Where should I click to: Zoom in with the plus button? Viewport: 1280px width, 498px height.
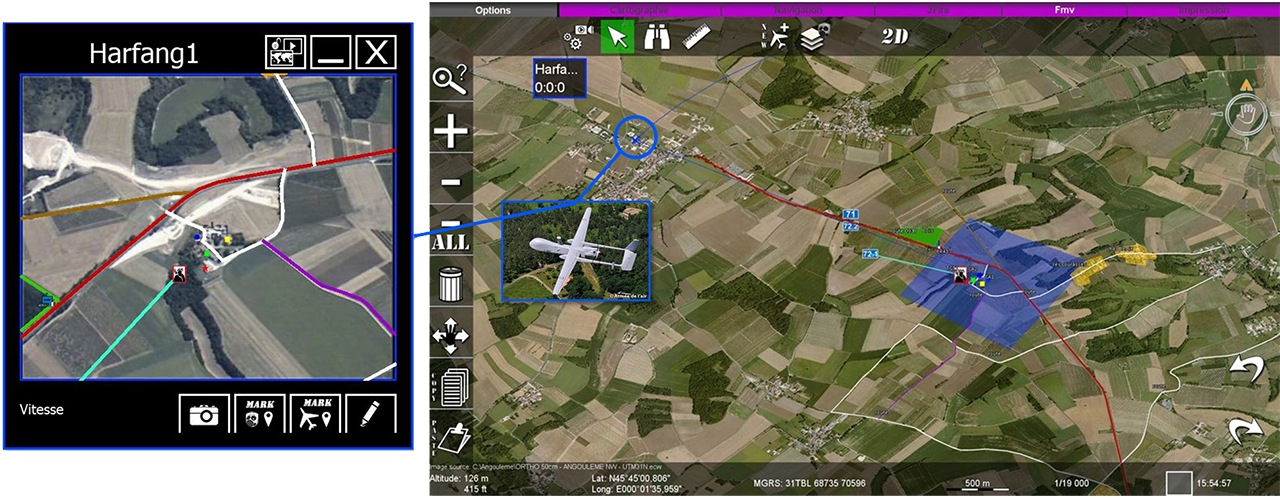[450, 132]
